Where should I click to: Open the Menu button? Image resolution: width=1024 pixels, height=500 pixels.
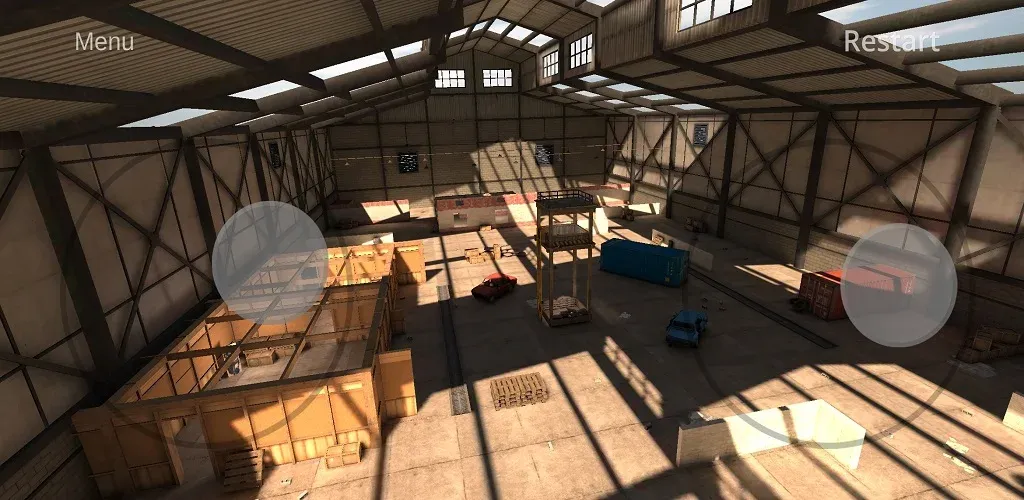104,42
